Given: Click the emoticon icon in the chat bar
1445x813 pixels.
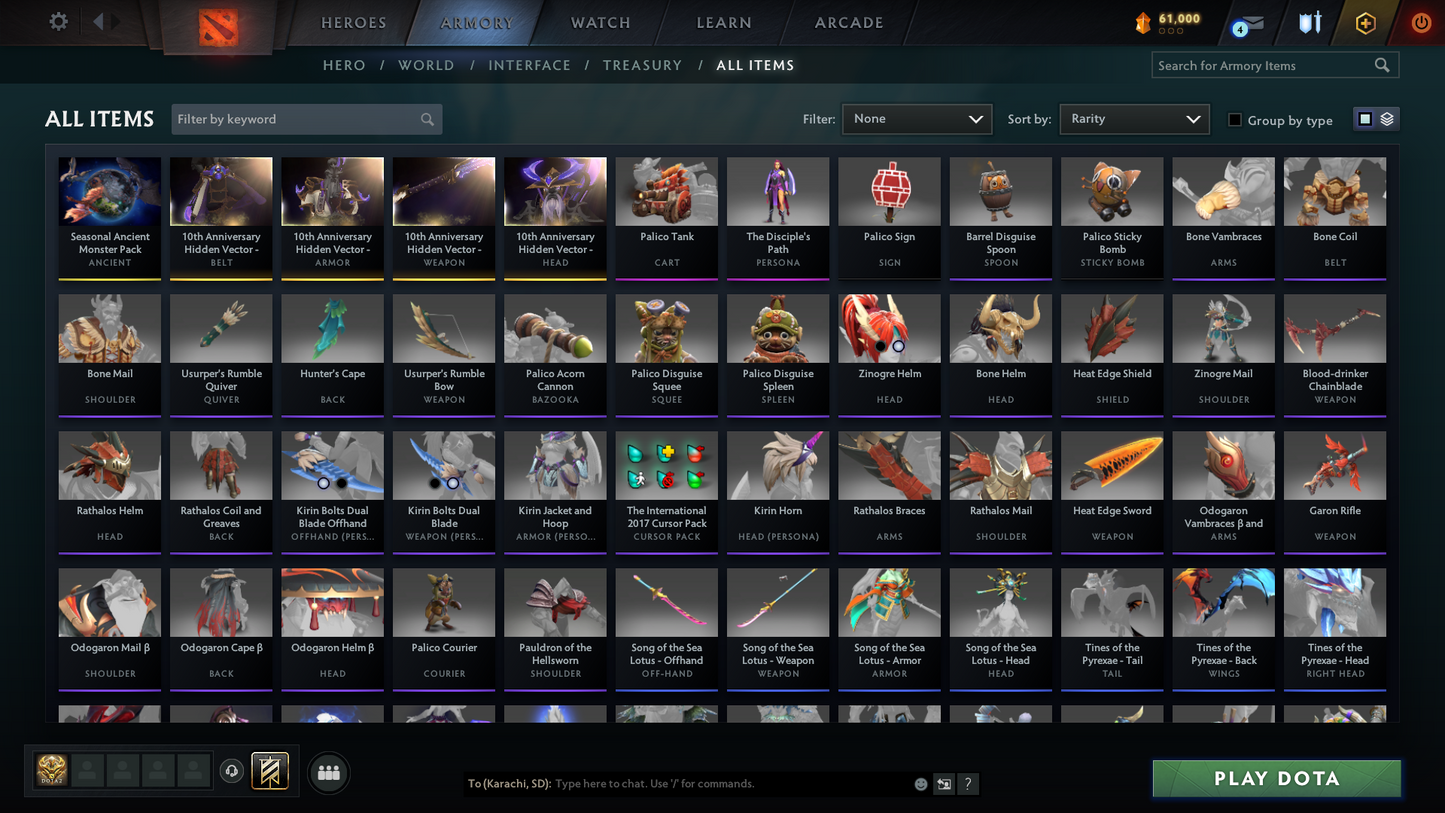Looking at the screenshot, I should (920, 784).
